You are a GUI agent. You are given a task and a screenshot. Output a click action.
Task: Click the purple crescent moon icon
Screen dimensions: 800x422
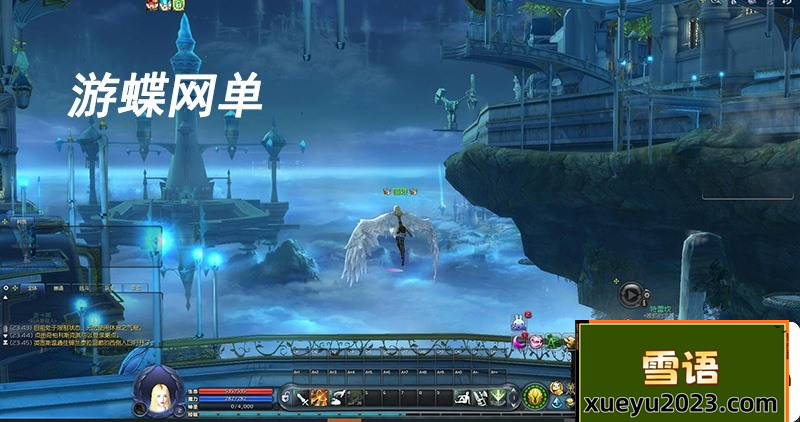pyautogui.click(x=521, y=342)
